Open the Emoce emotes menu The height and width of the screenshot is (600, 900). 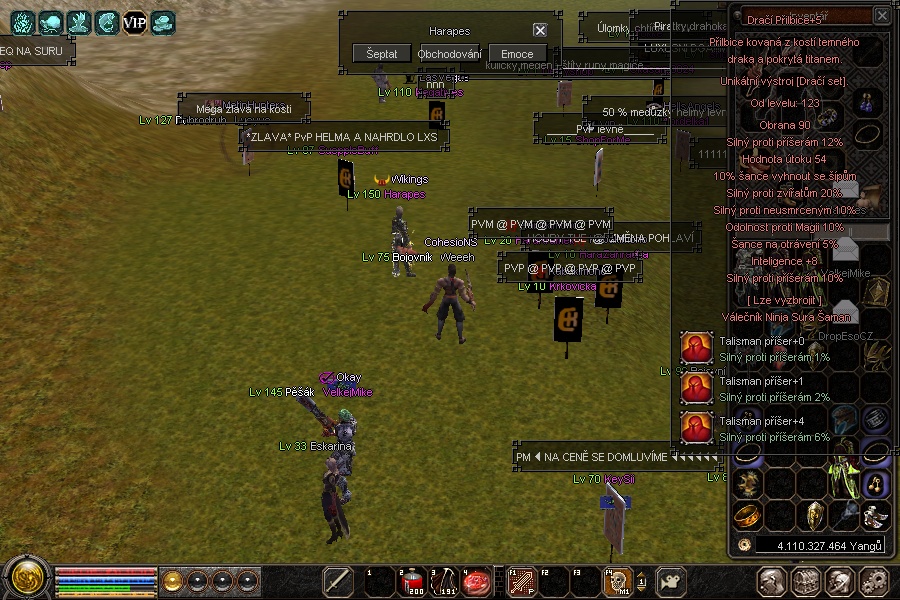(517, 54)
